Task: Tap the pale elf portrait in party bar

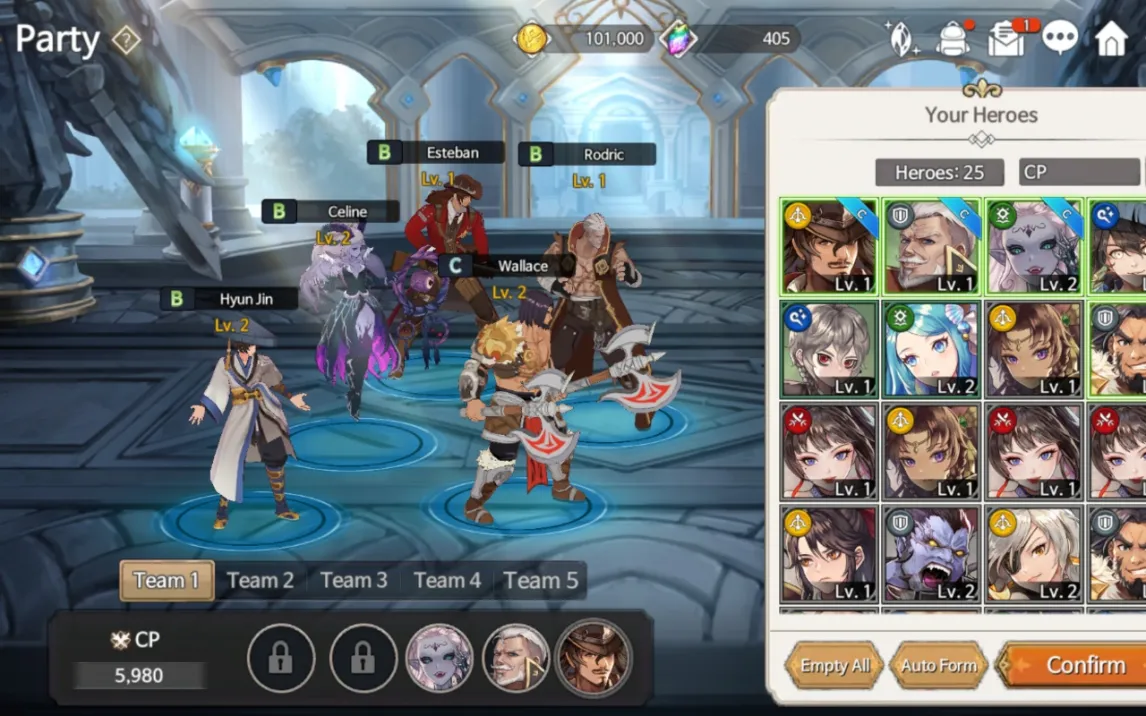Action: coord(439,657)
